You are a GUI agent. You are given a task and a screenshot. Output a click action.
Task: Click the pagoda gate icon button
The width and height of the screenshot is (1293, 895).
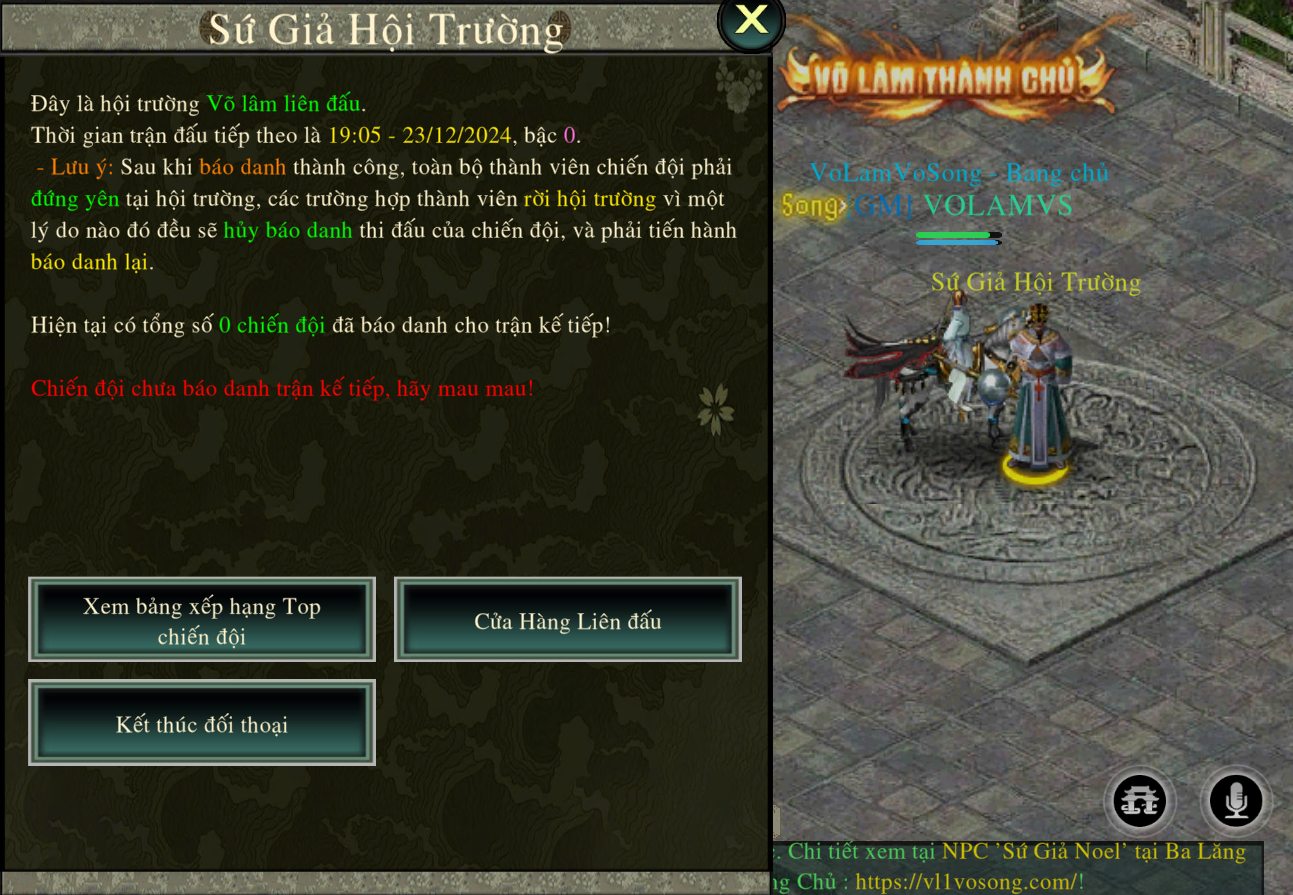pyautogui.click(x=1140, y=800)
